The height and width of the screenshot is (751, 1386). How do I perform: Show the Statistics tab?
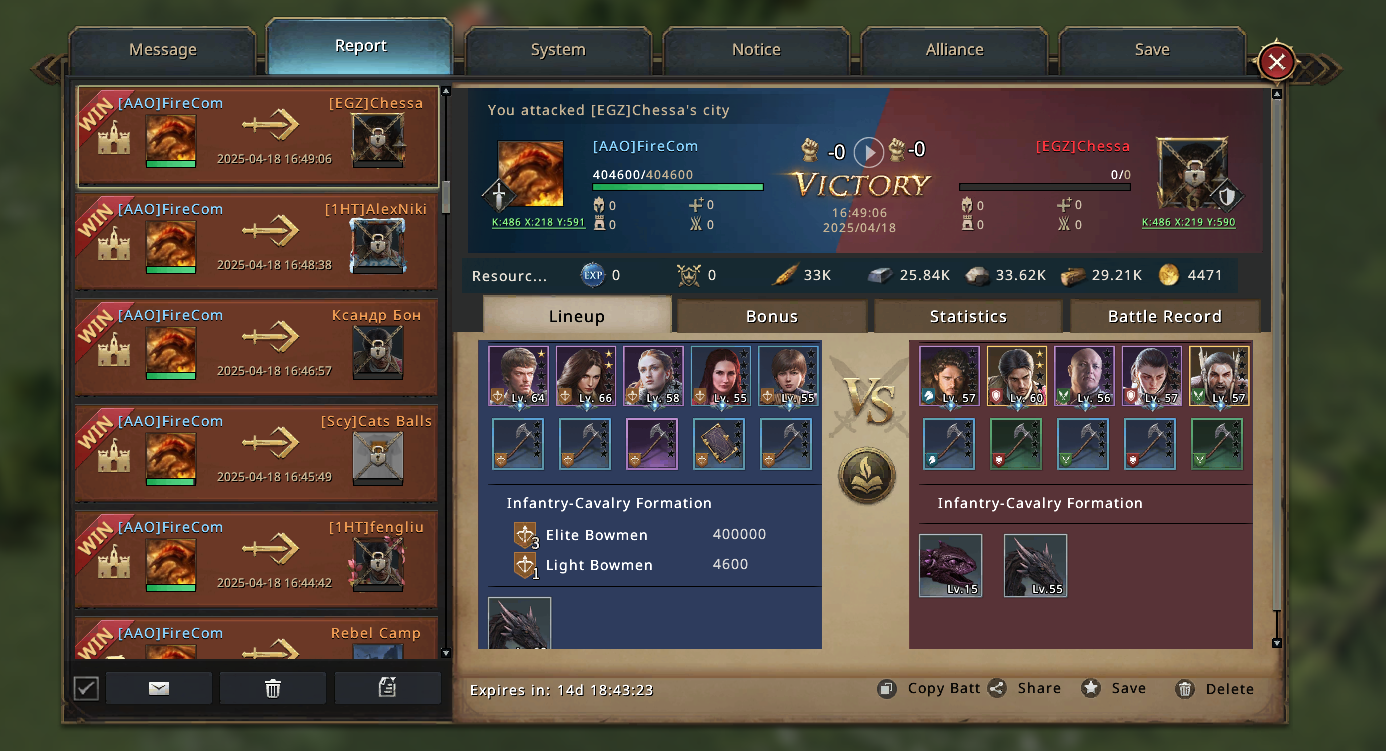coord(967,316)
